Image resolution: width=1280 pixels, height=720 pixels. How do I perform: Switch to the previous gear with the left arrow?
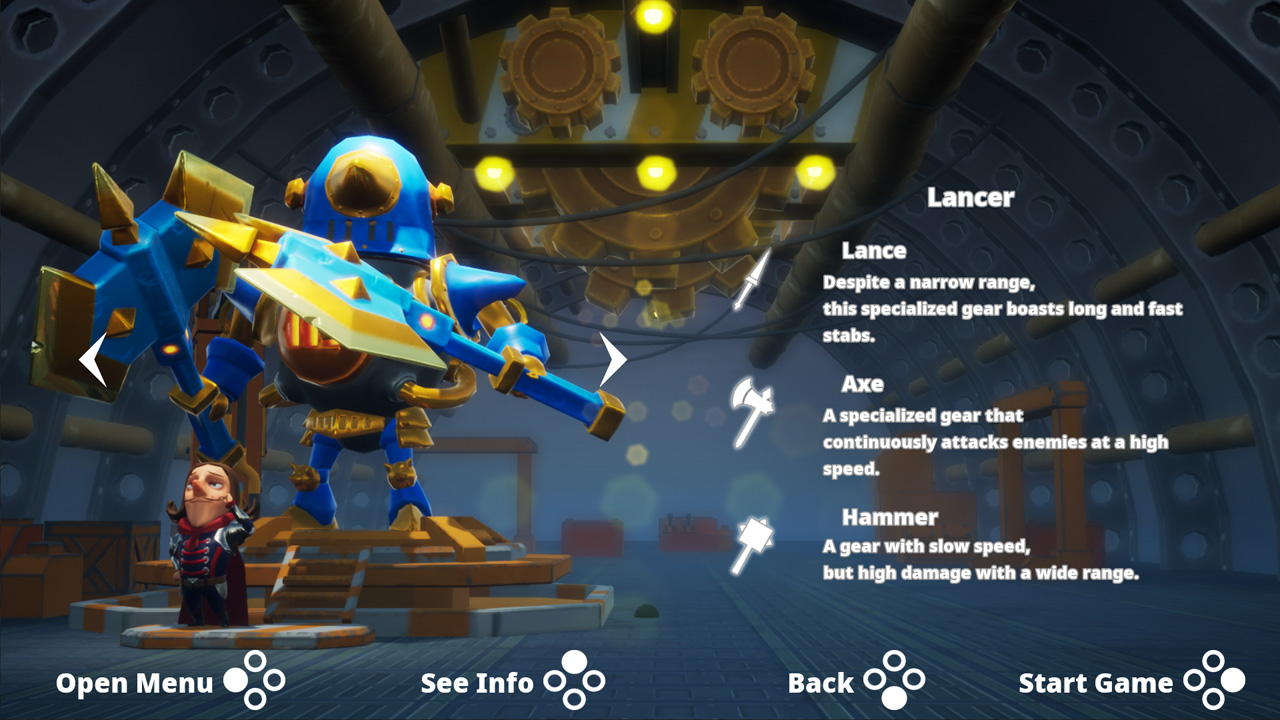(x=92, y=362)
